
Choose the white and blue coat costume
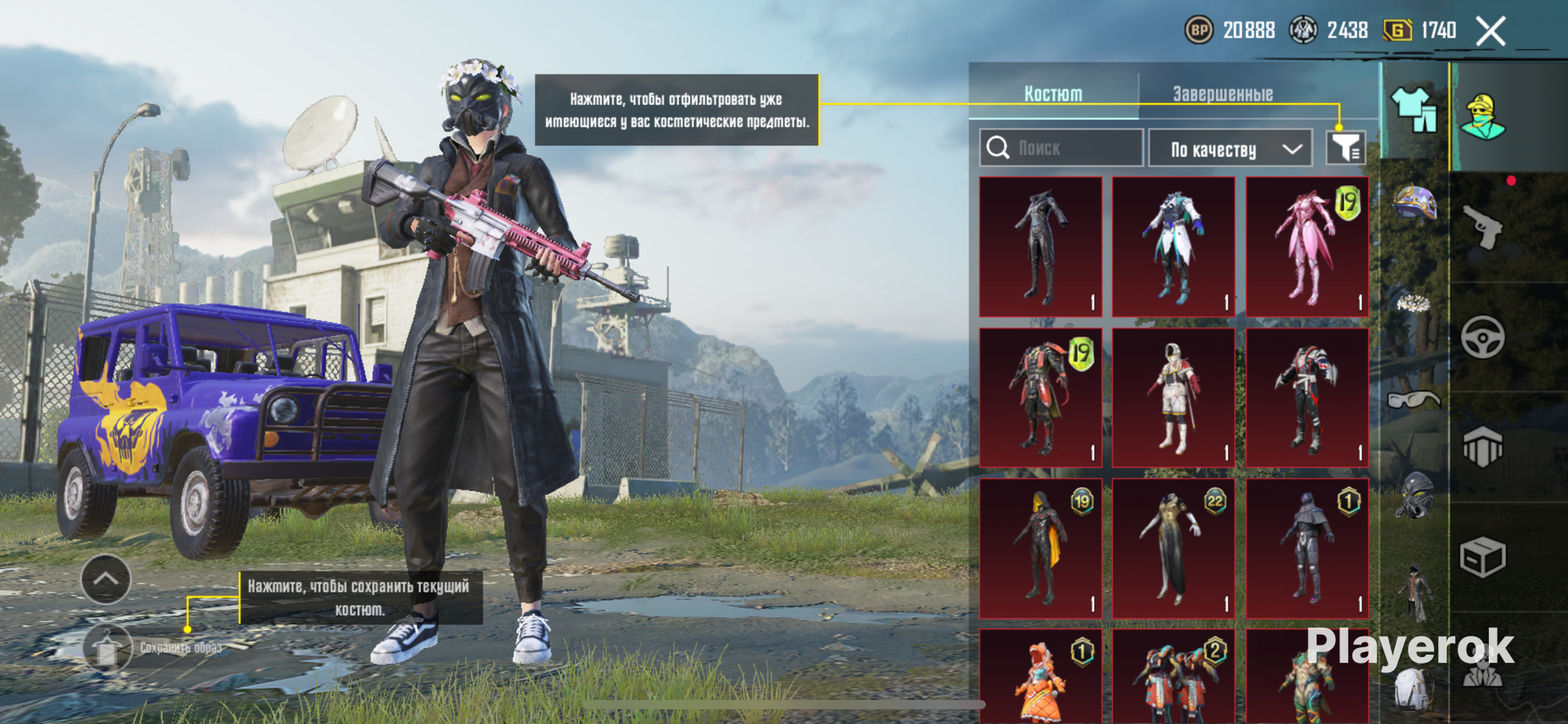(1174, 247)
